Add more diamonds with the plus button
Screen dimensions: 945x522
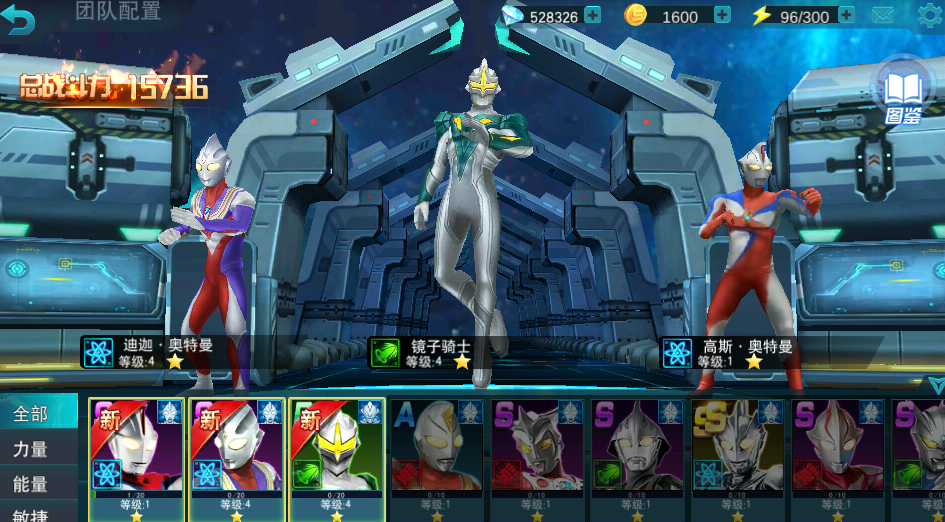coord(592,15)
